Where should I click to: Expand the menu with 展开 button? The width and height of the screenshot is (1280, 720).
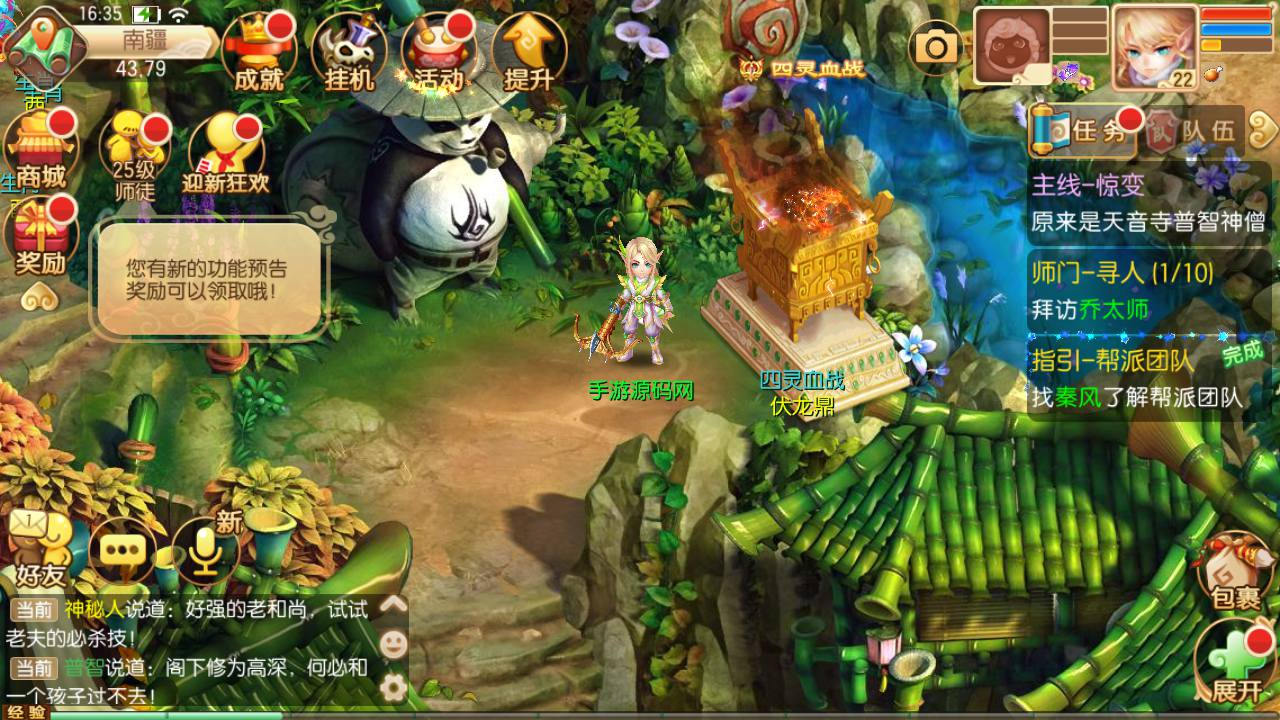pos(1236,662)
